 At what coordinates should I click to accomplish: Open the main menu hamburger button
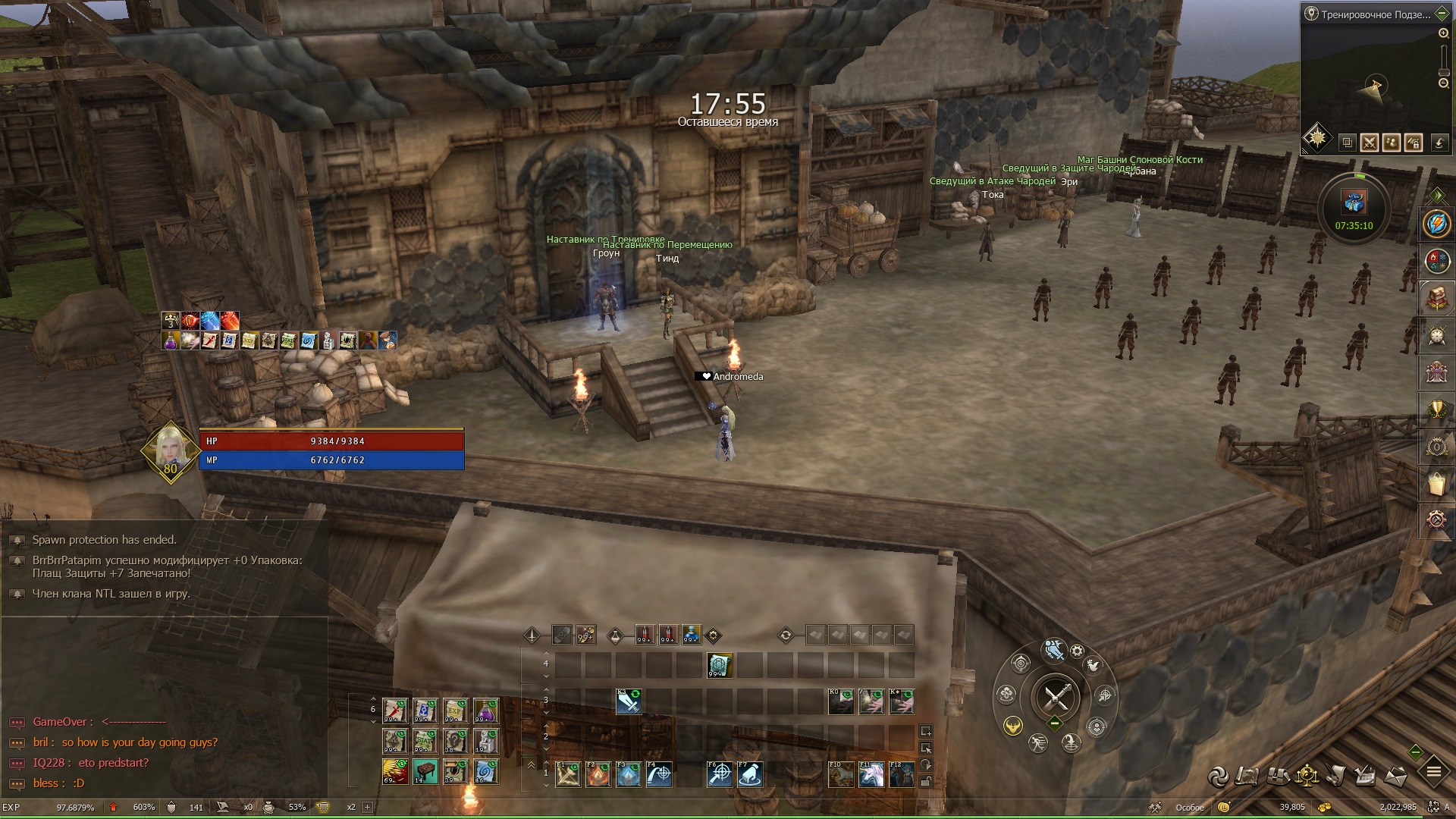pyautogui.click(x=1433, y=773)
